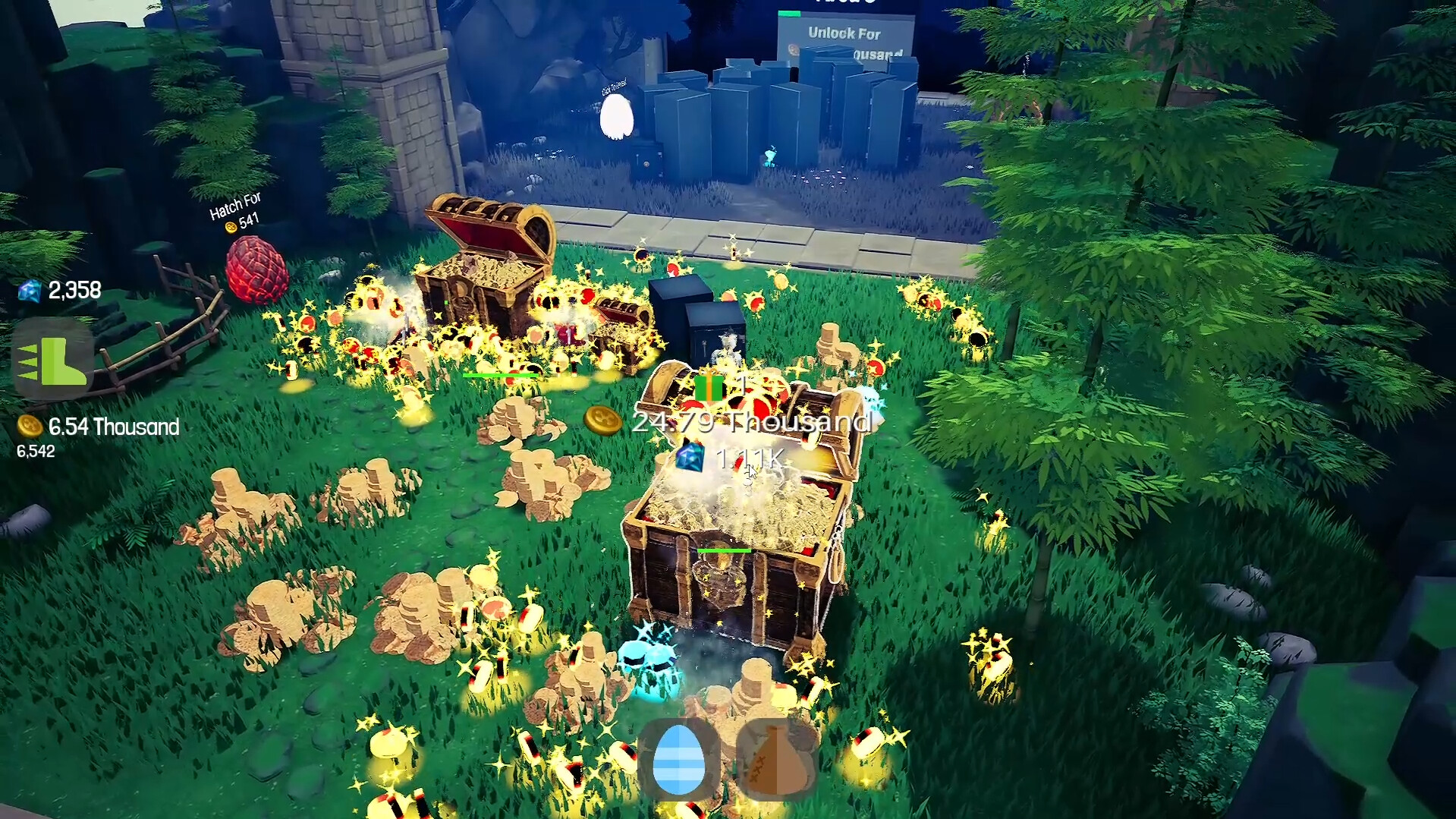Click the gold coin currency icon
The image size is (1456, 819).
tap(28, 427)
